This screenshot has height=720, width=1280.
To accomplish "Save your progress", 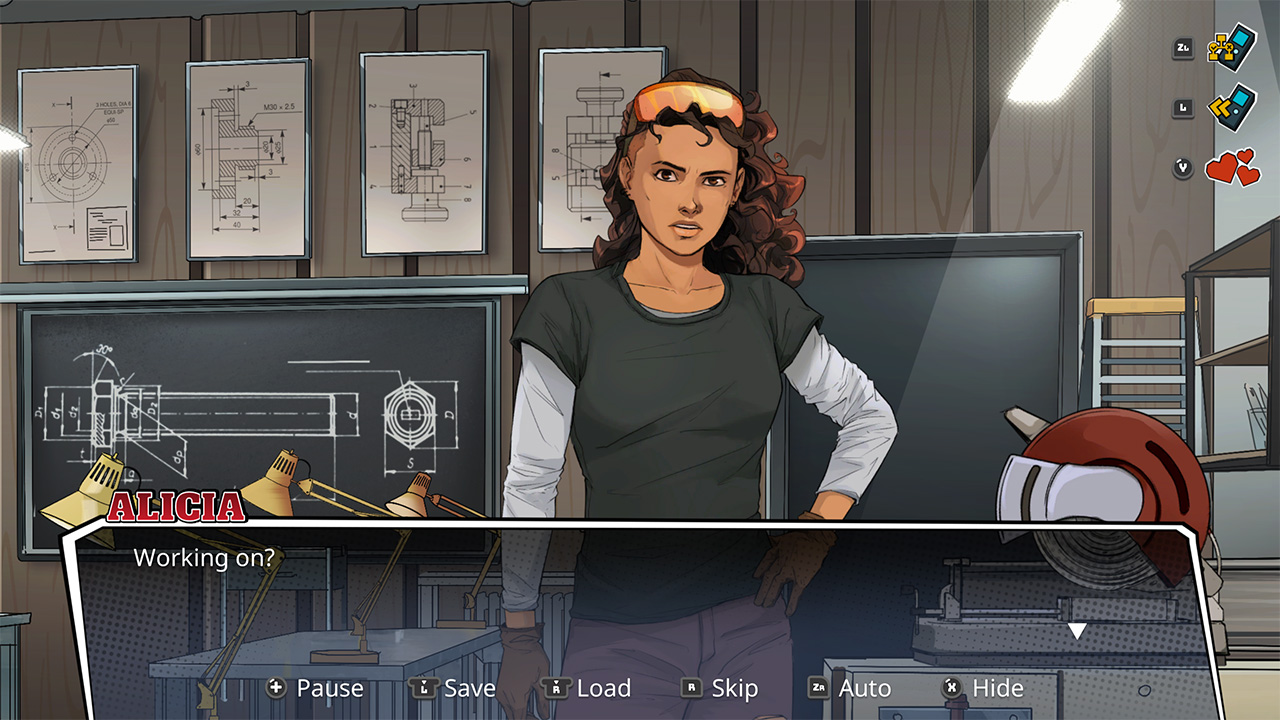I will click(470, 688).
